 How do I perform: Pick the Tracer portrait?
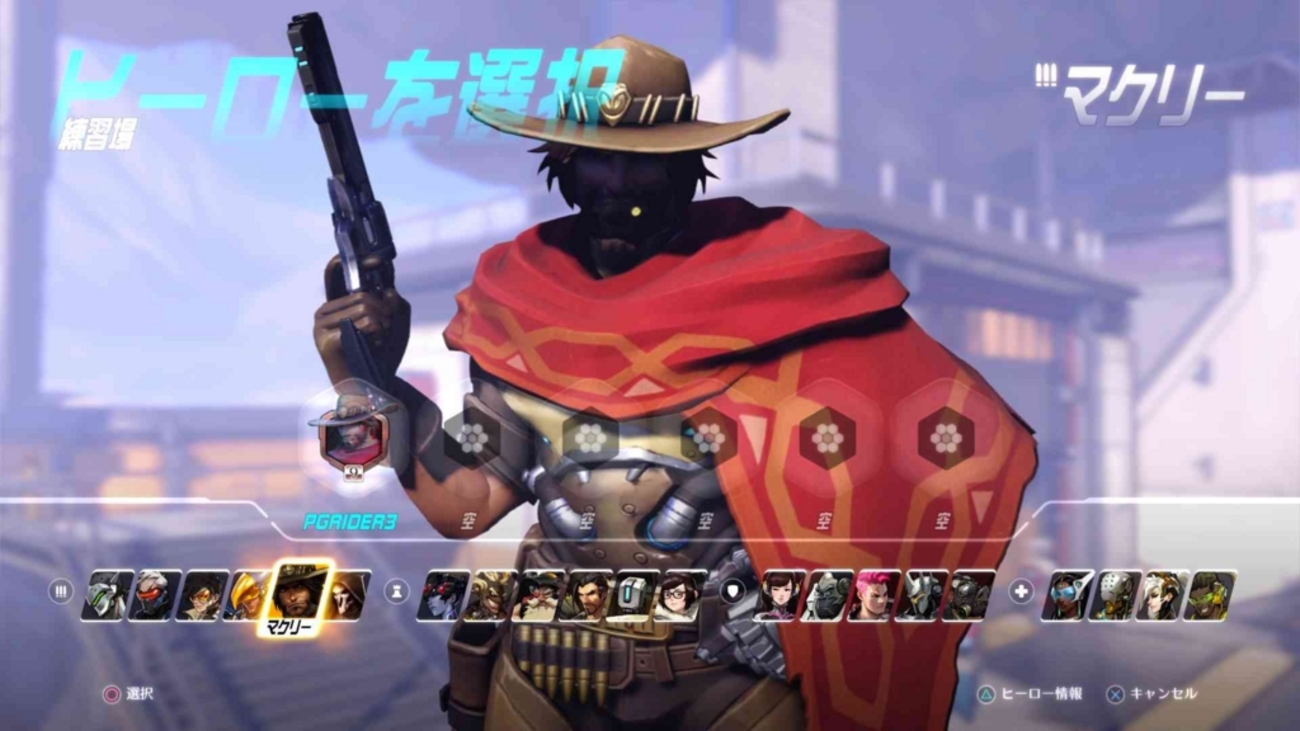[203, 594]
